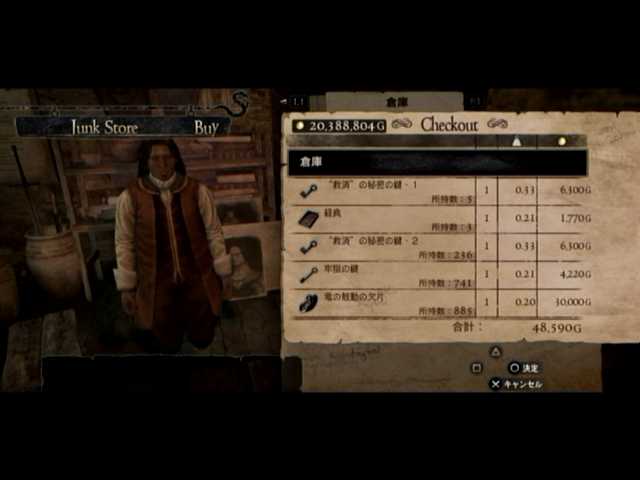Click the Buy label in Junk Store header
640x480 pixels.
pos(206,127)
